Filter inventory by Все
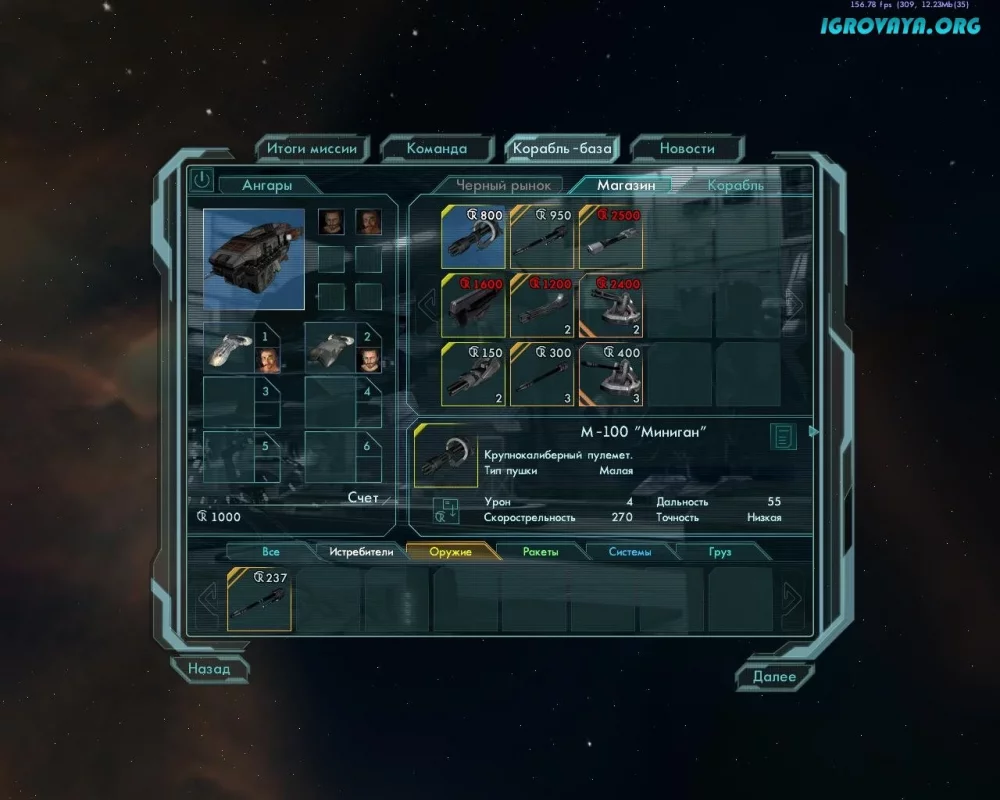This screenshot has width=1000, height=800. pos(271,552)
